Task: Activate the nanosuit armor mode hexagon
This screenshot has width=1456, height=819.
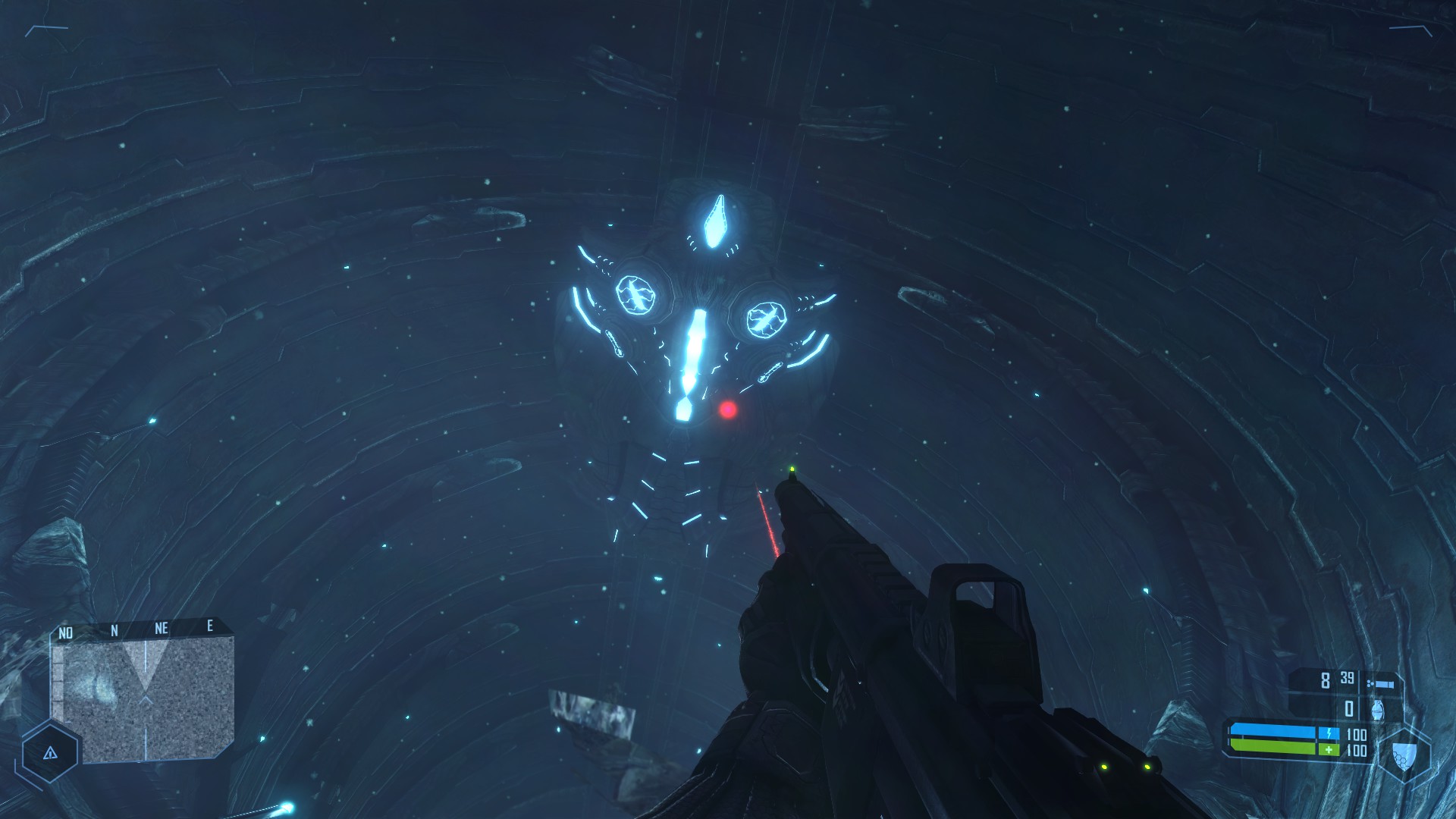Action: [x=1404, y=755]
